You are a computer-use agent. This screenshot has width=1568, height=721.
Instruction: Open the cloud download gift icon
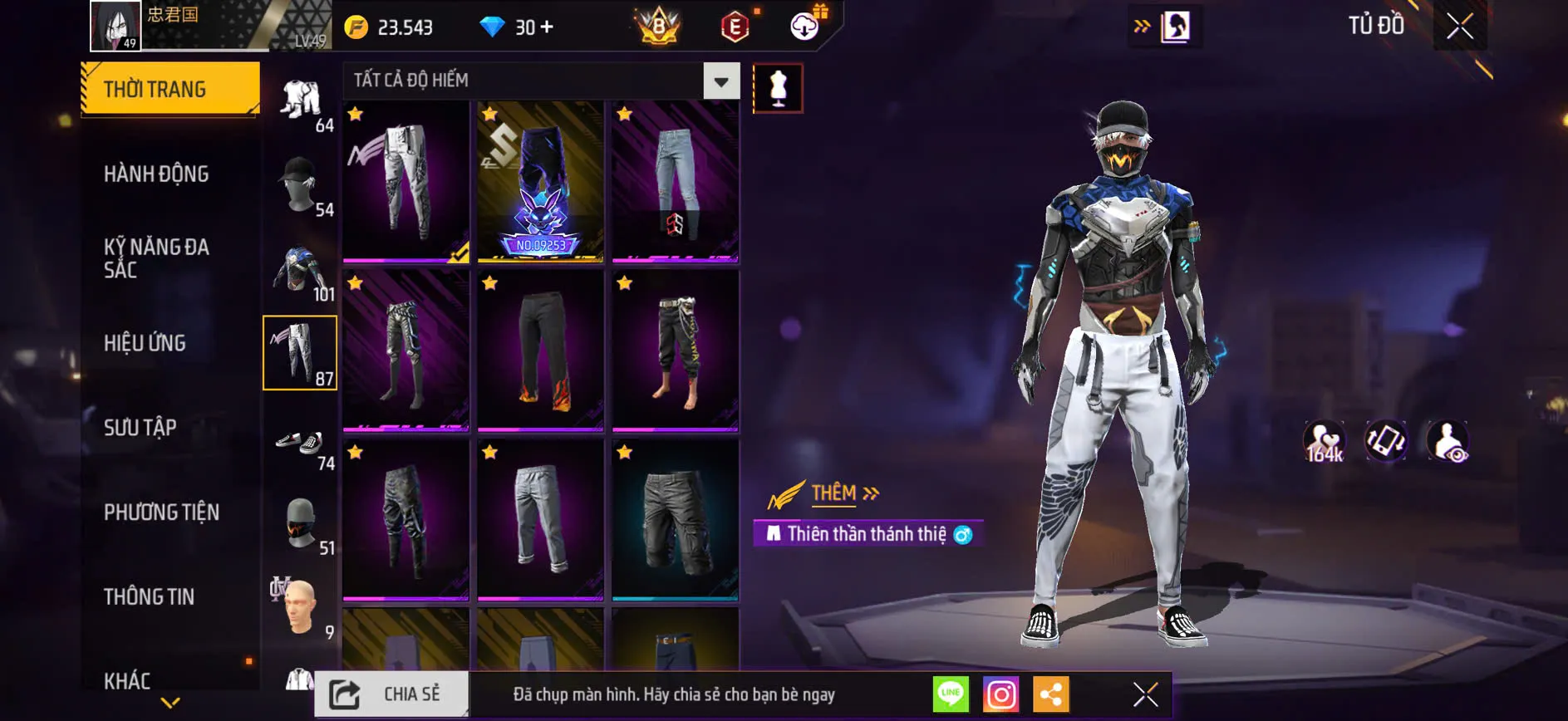(800, 26)
